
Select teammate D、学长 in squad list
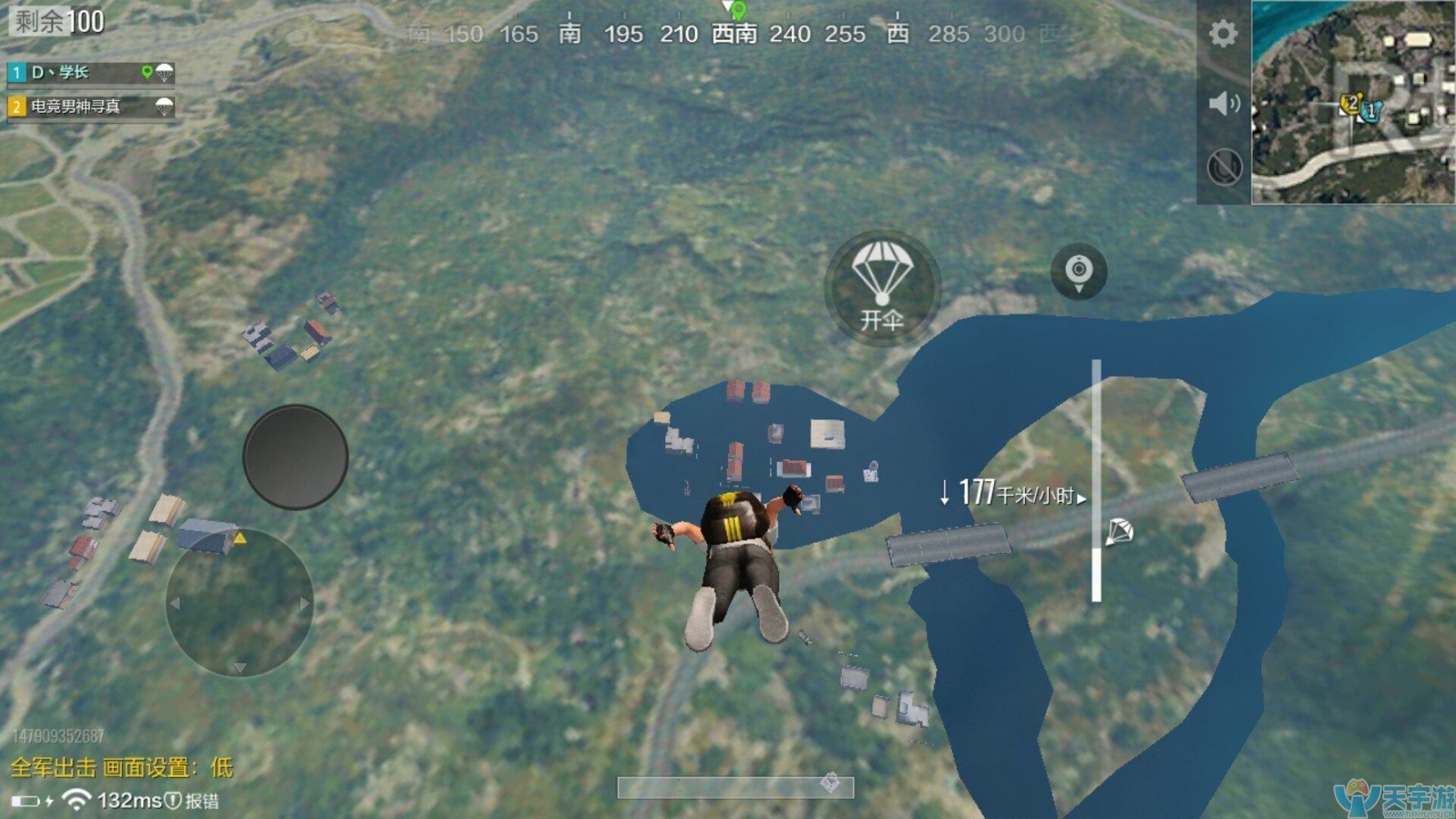(90, 73)
